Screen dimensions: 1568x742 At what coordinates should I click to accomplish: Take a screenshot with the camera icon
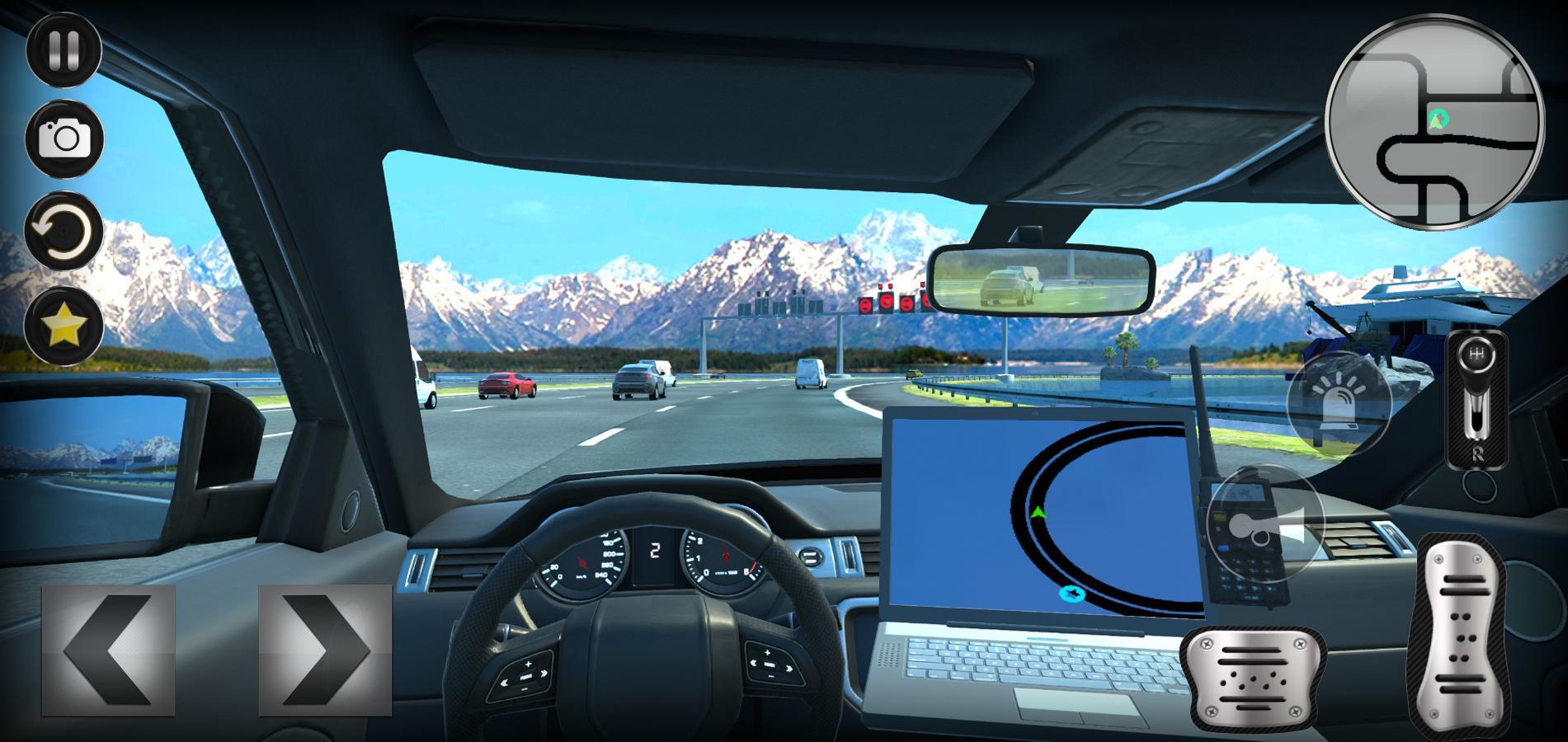pos(64,140)
